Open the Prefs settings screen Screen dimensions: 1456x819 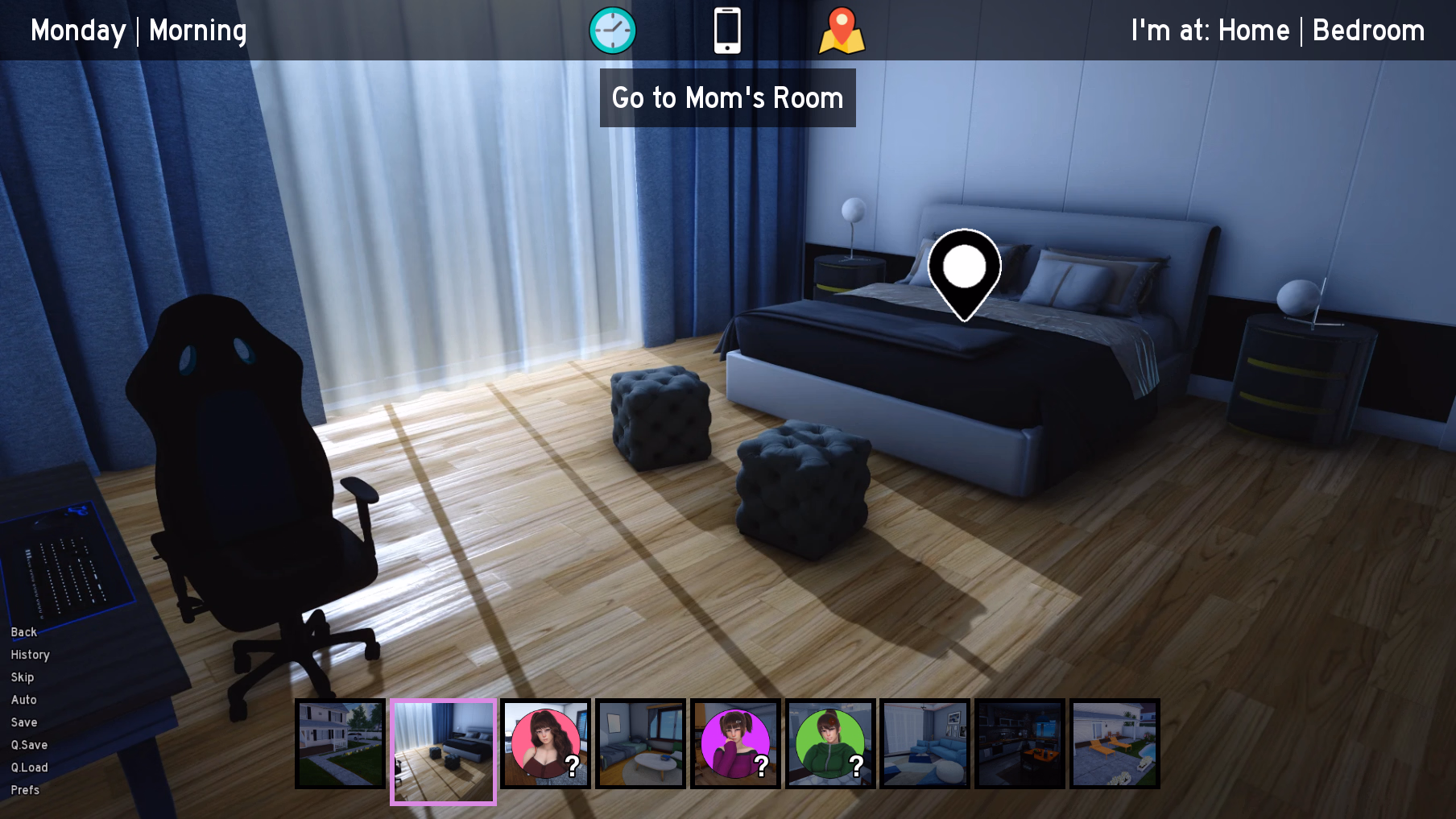tap(25, 790)
